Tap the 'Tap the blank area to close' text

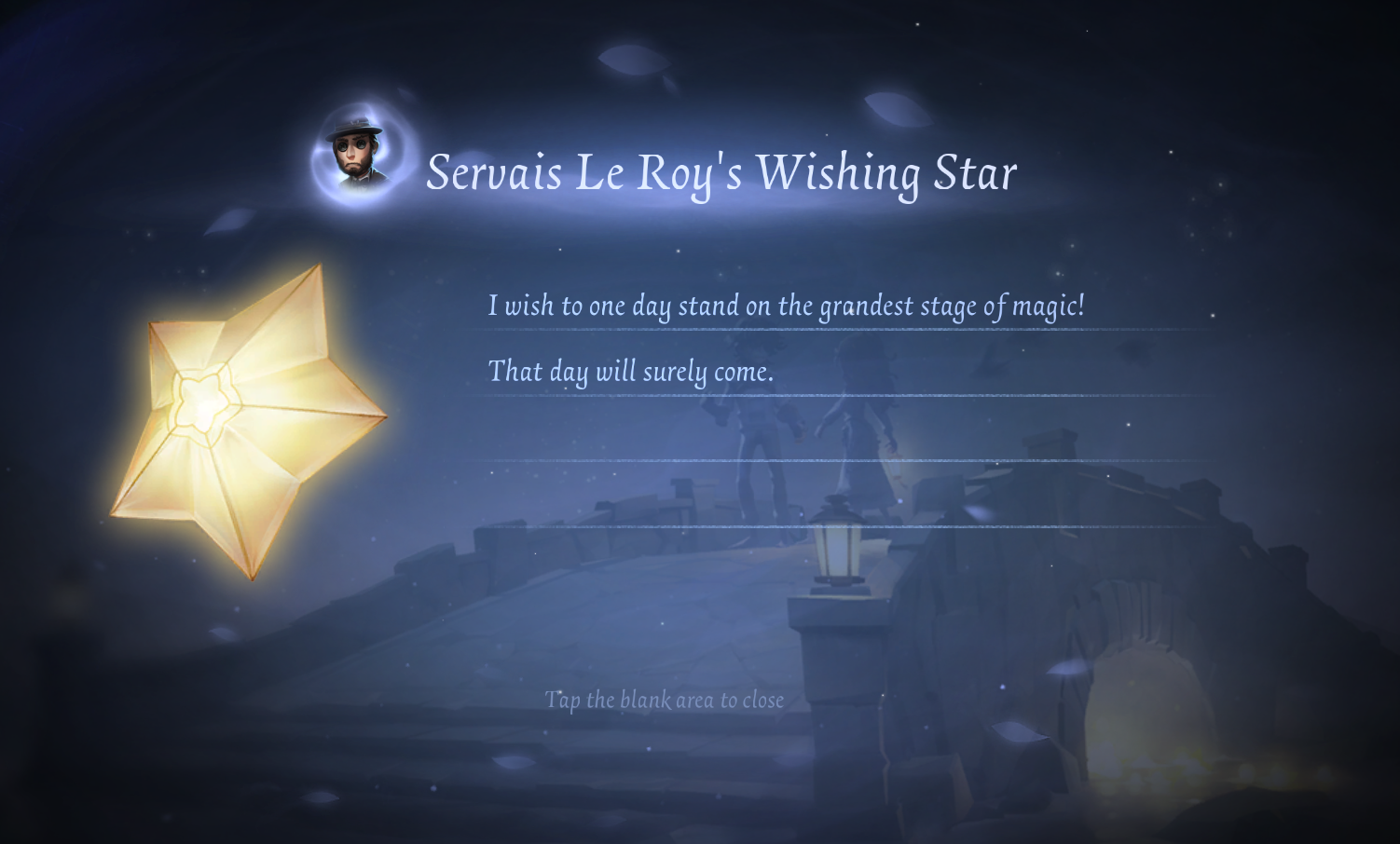pyautogui.click(x=664, y=700)
